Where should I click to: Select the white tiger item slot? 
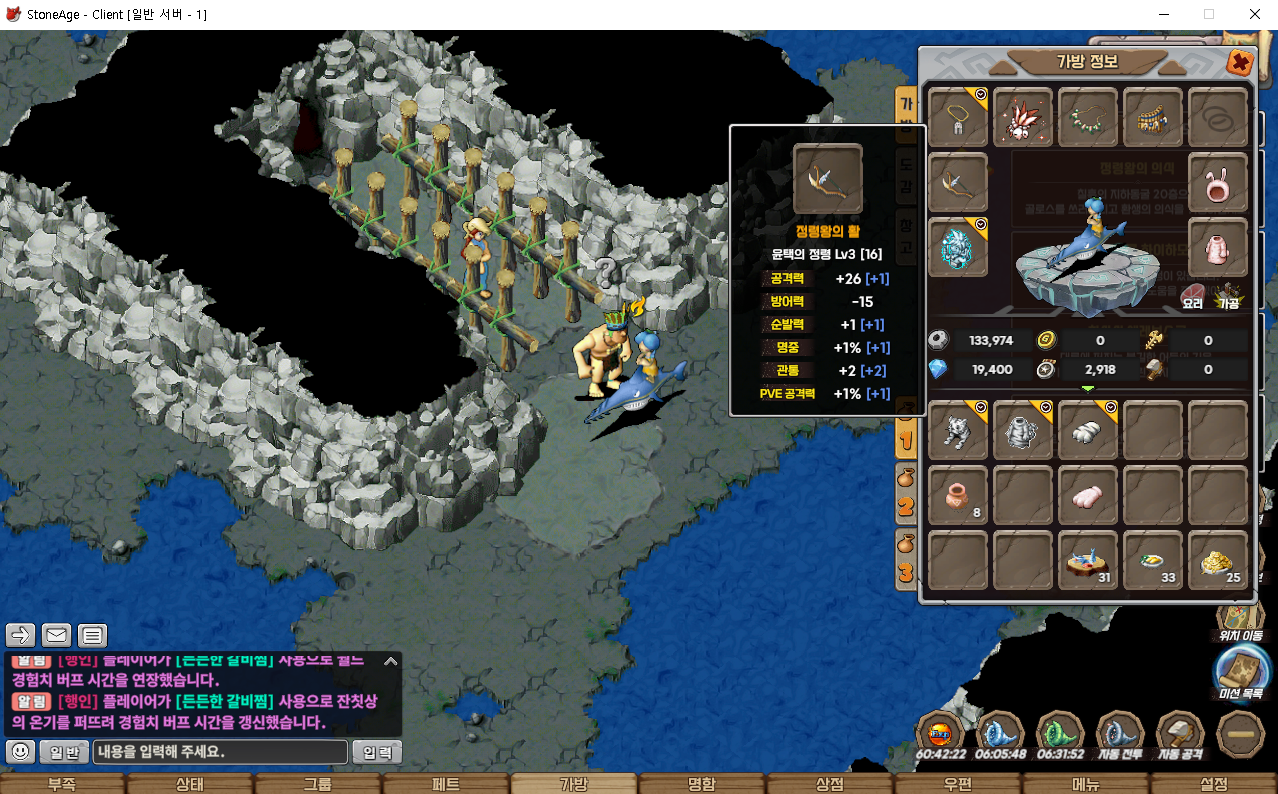tap(958, 431)
